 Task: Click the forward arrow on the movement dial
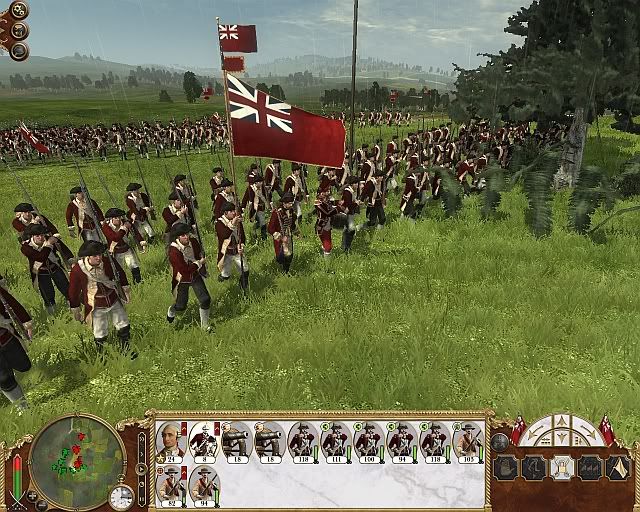pyautogui.click(x=562, y=420)
